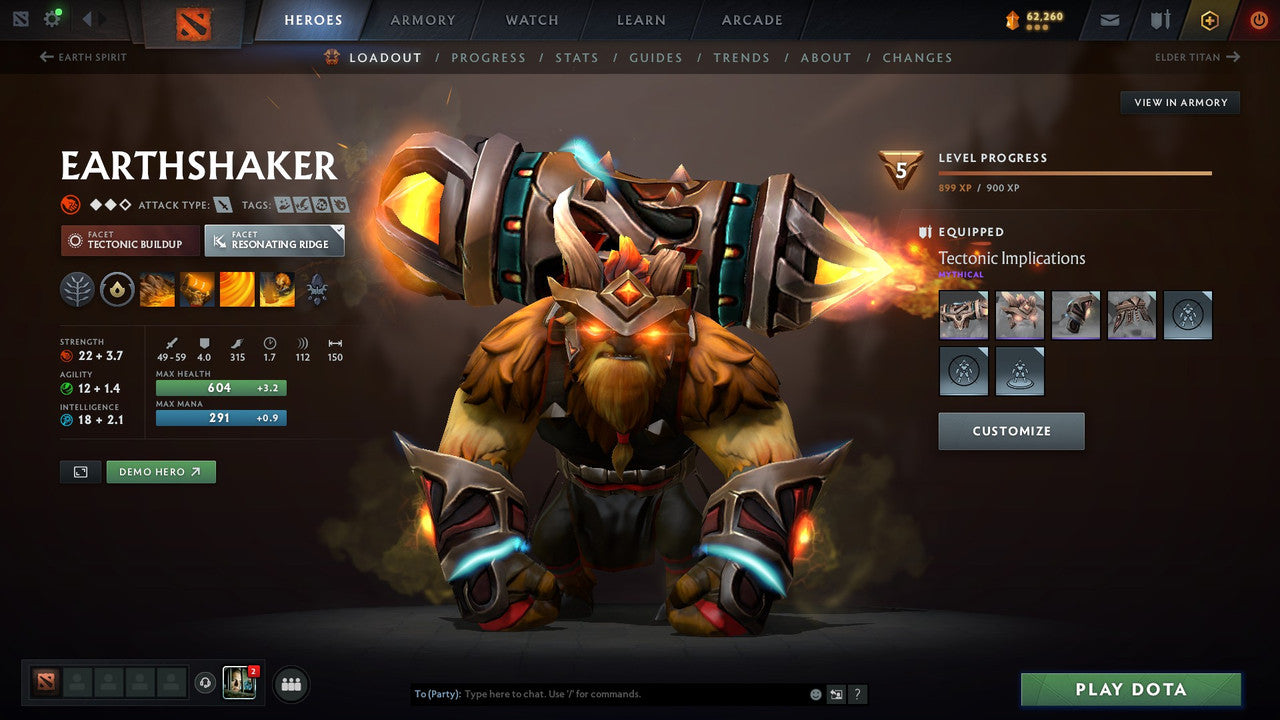Click the DEMO HERO button
The height and width of the screenshot is (720, 1280).
(161, 471)
